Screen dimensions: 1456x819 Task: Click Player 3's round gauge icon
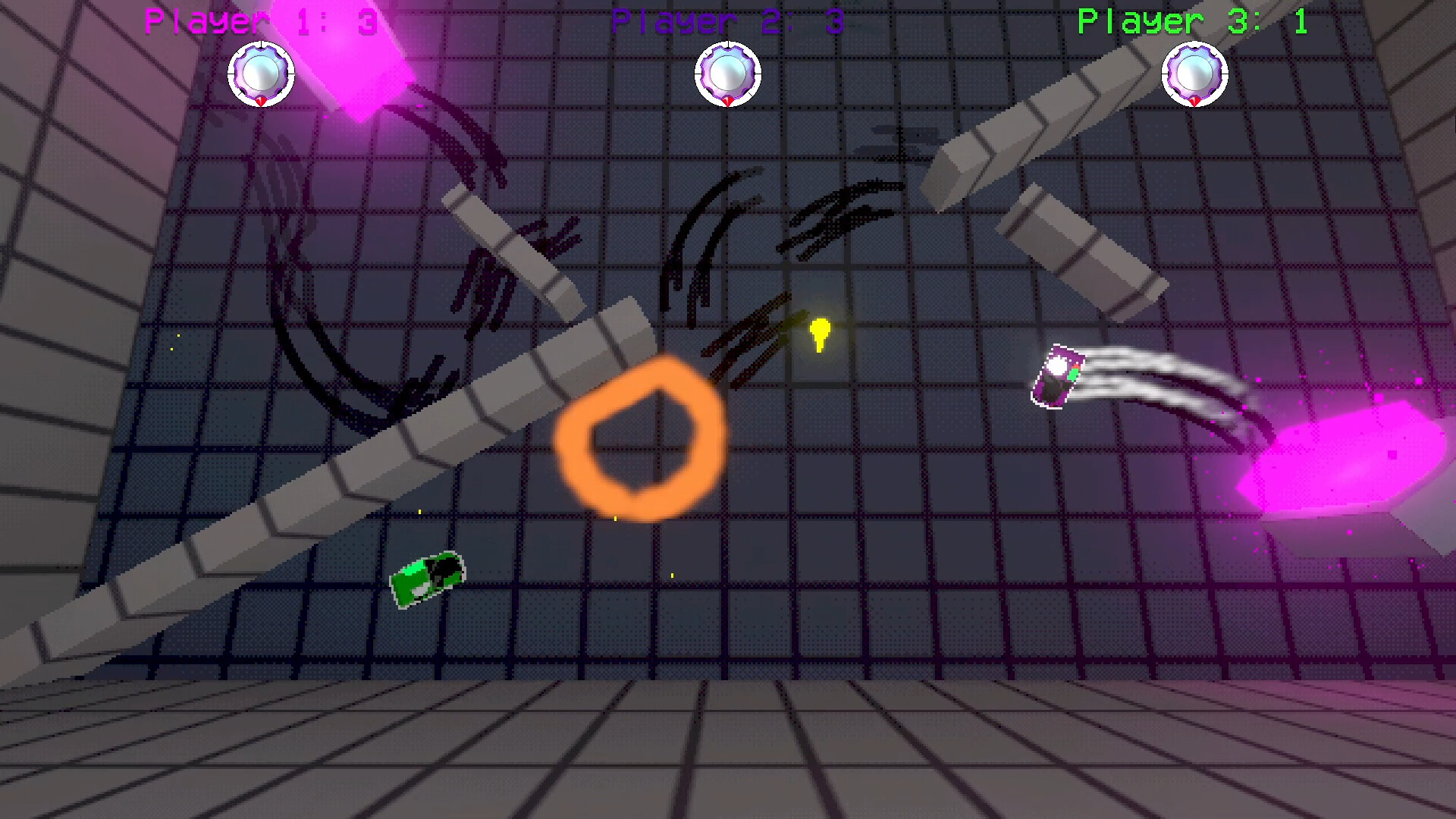pyautogui.click(x=1194, y=74)
